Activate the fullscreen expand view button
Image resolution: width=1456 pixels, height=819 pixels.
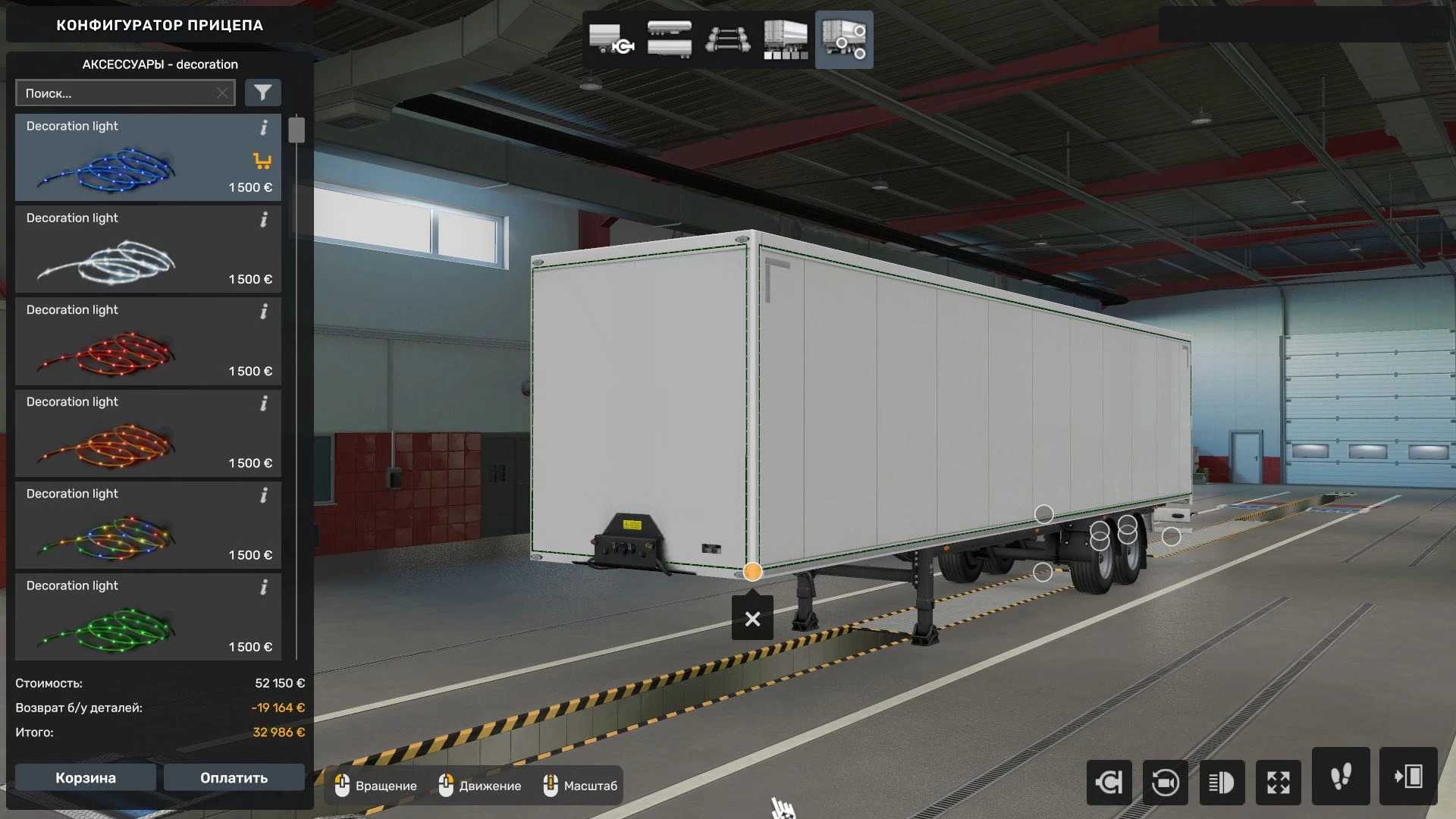1279,782
